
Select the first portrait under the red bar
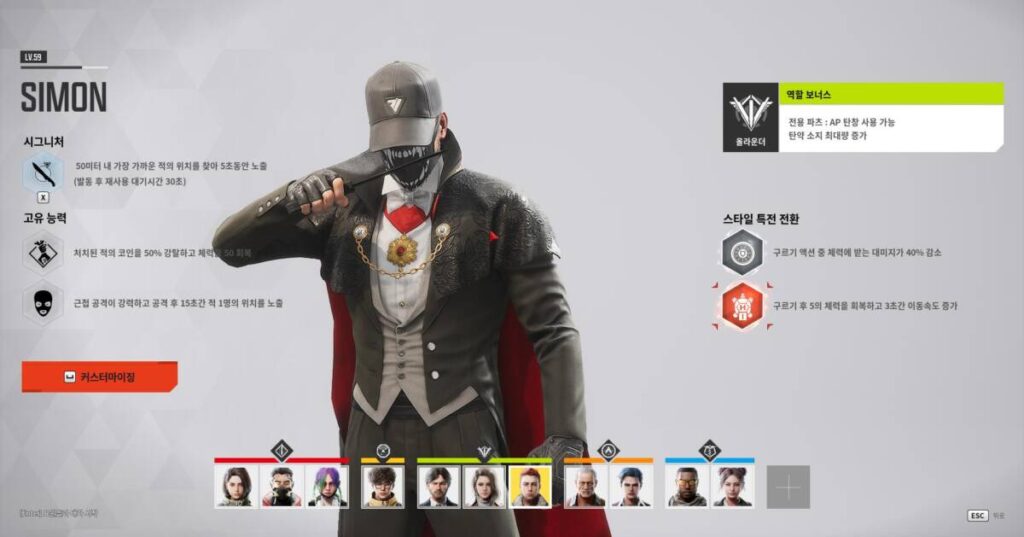point(236,487)
